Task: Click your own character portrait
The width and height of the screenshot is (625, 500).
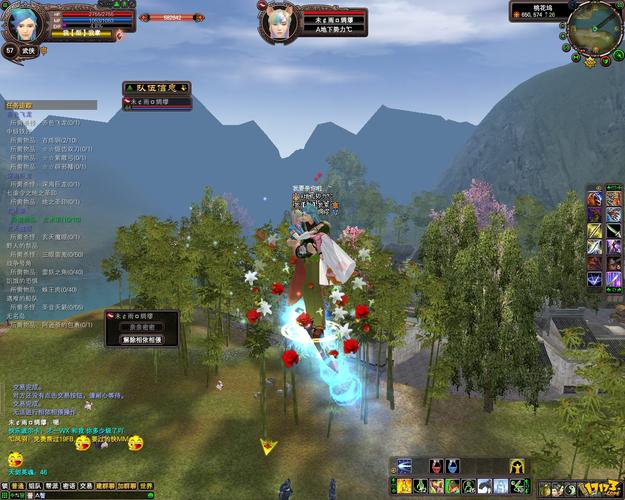Action: [x=22, y=22]
